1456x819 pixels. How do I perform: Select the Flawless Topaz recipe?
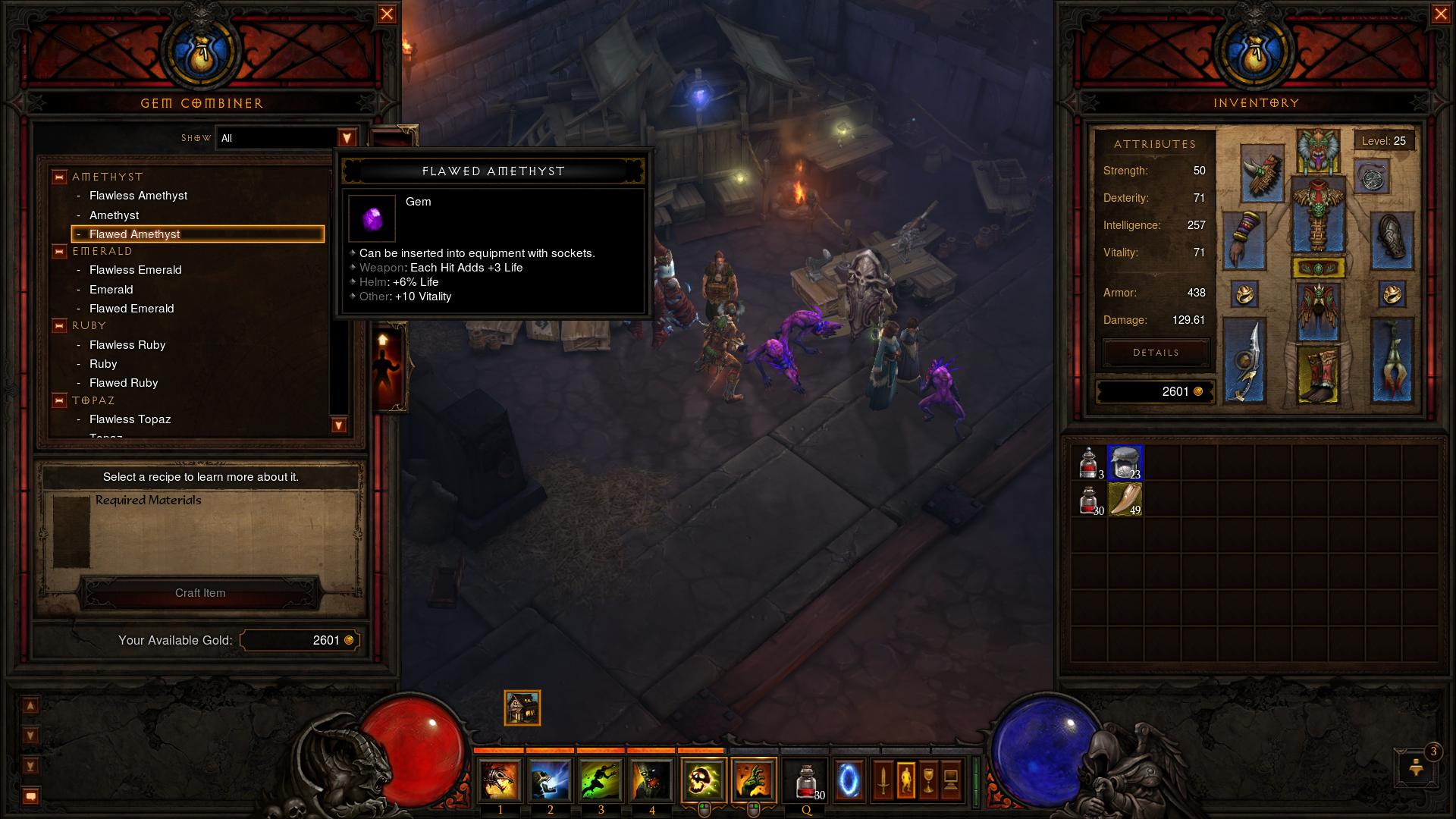(x=130, y=419)
